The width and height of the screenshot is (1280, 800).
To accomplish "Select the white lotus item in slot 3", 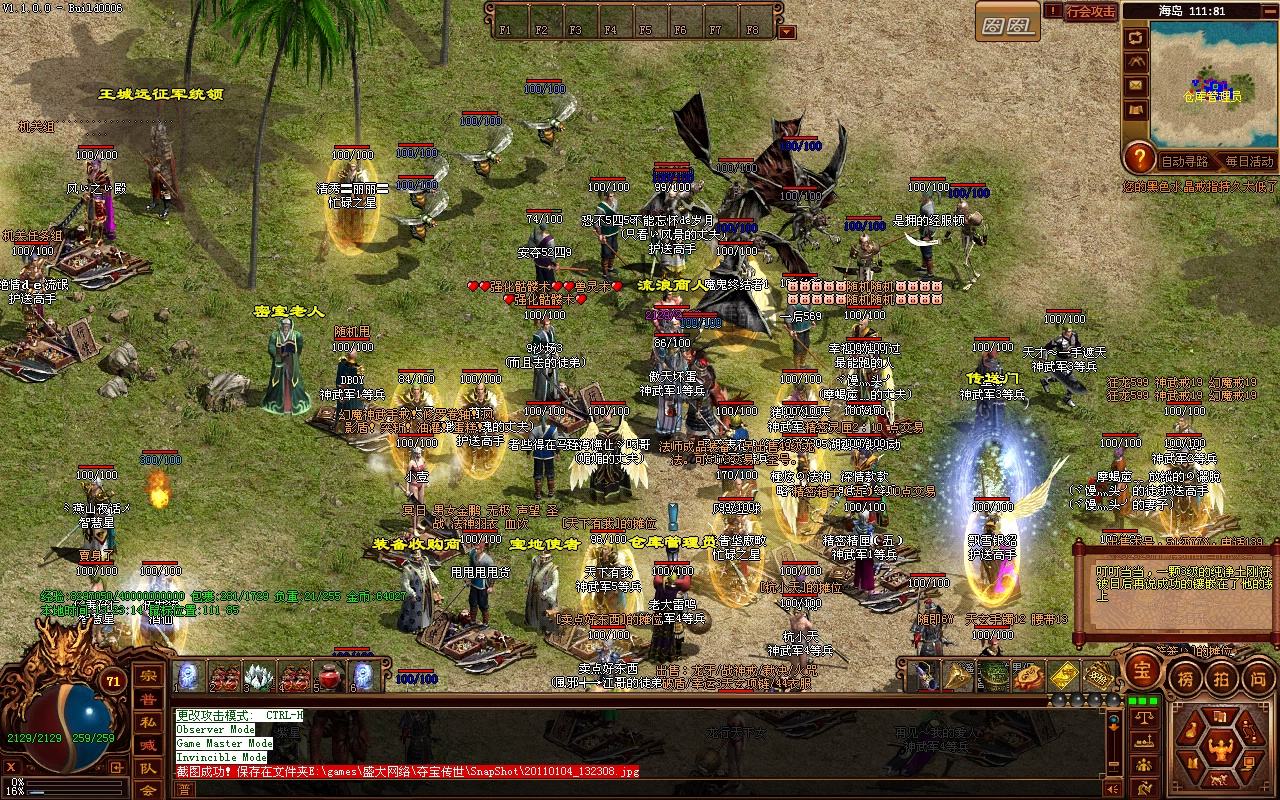I will (x=259, y=676).
